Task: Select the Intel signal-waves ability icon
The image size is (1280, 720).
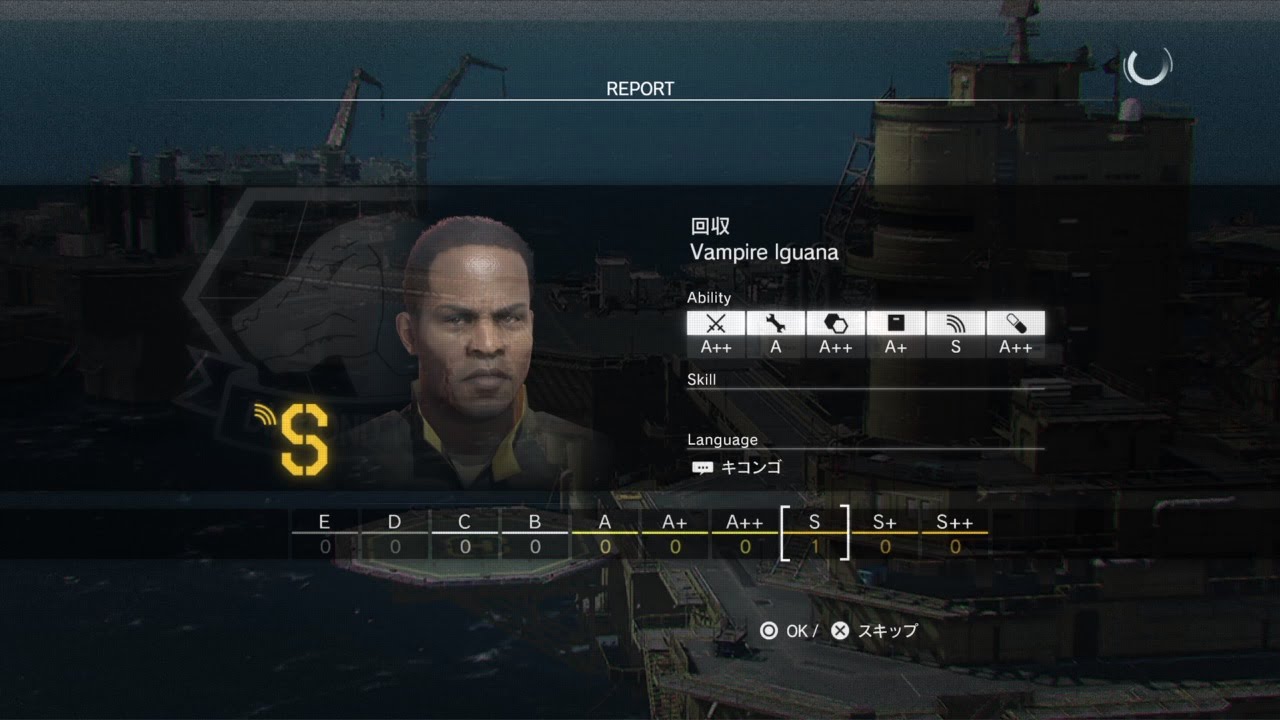Action: click(956, 323)
